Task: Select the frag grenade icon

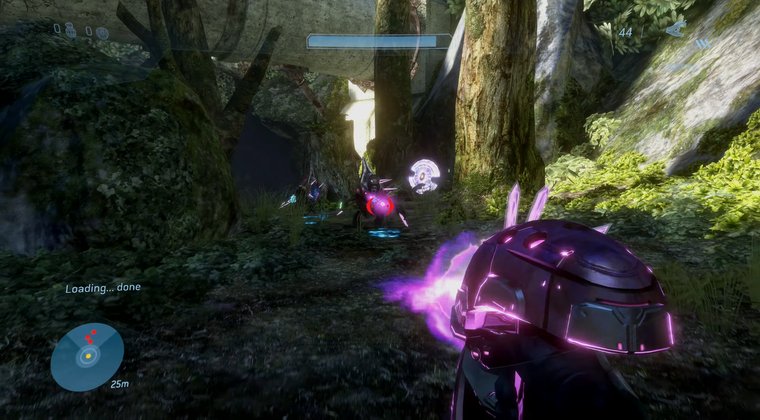Action: [x=70, y=31]
